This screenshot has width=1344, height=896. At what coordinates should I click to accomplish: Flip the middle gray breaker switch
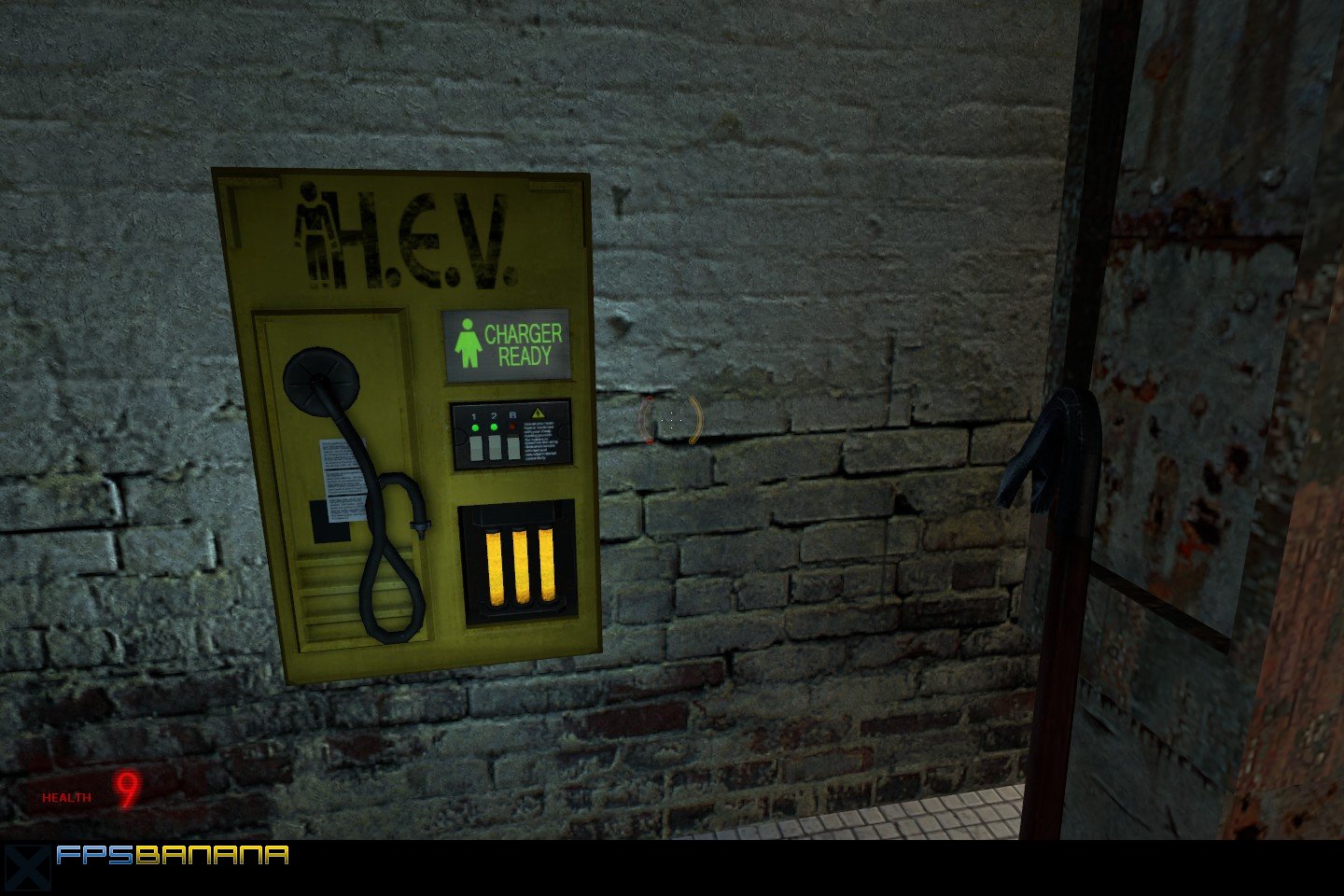(x=496, y=448)
